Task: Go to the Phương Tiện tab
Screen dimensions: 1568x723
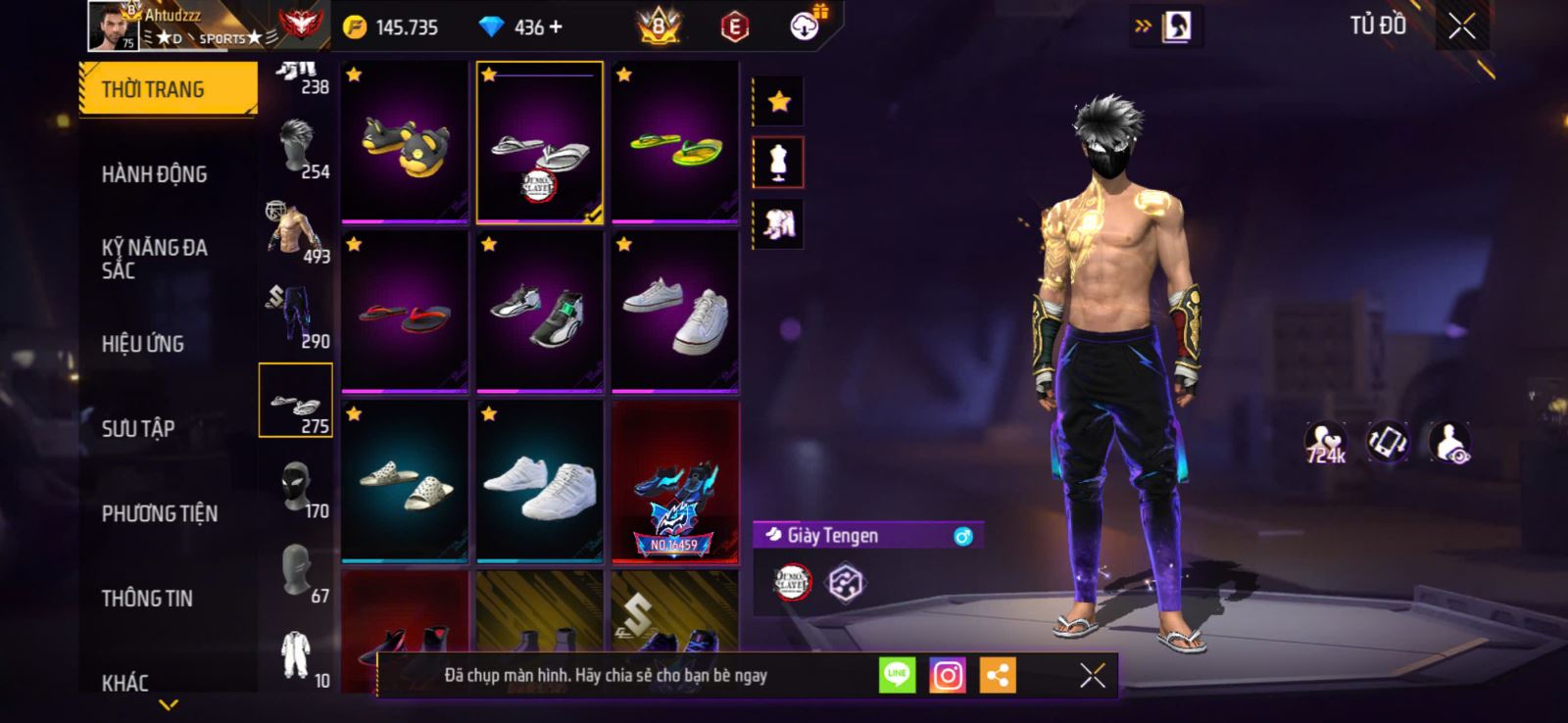Action: (160, 513)
